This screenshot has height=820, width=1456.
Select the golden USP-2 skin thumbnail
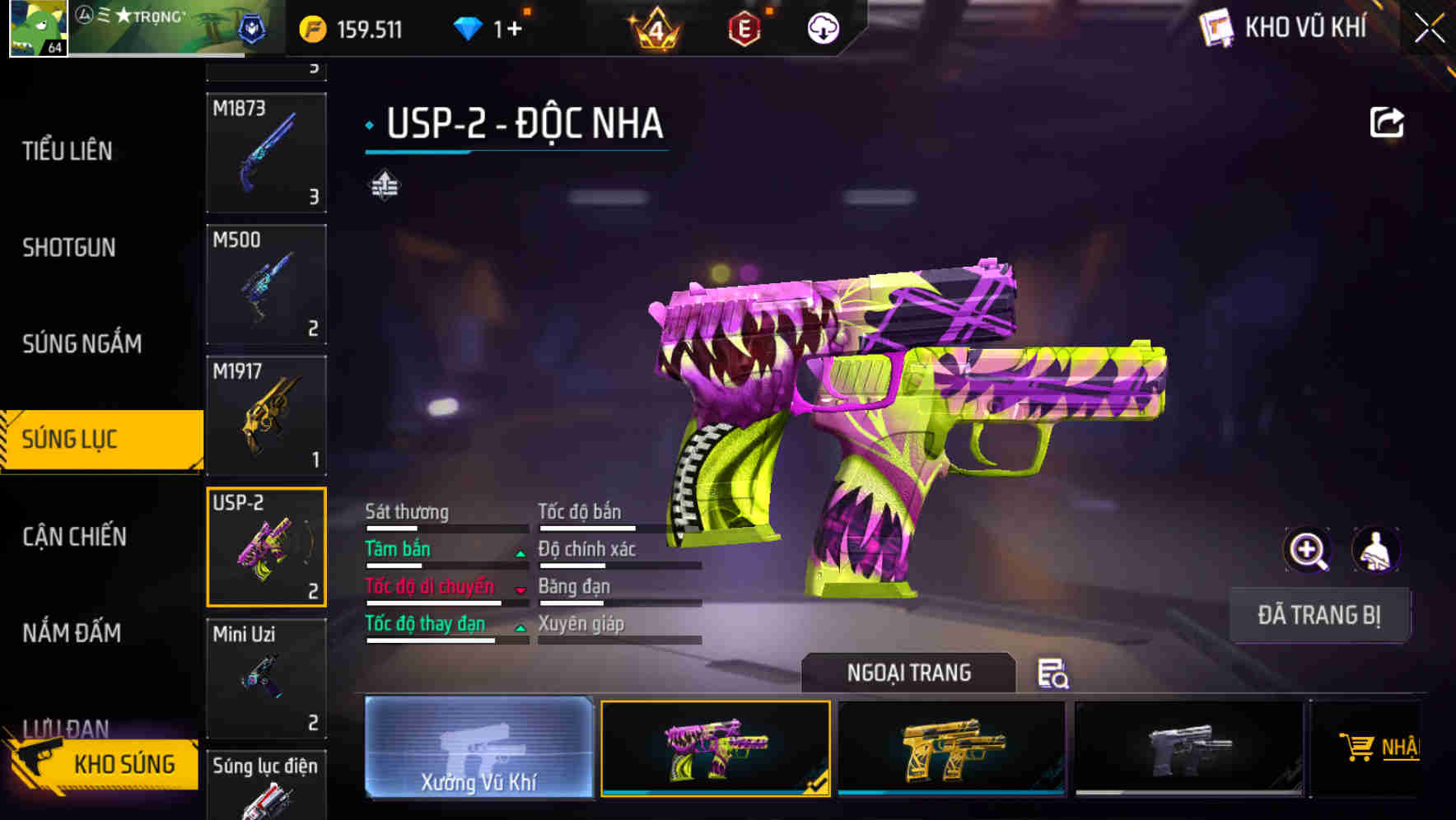pos(953,748)
